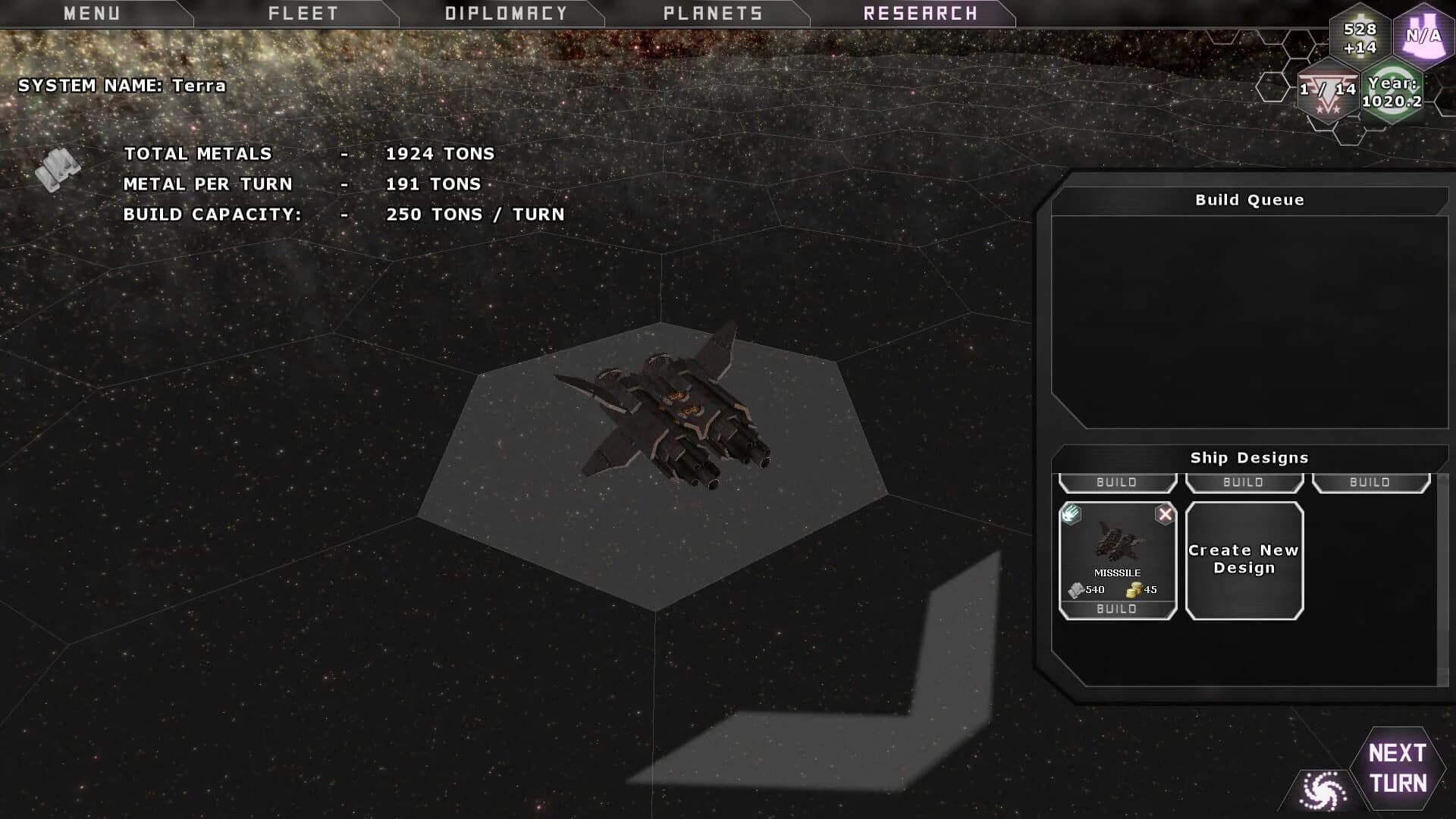Delete the MISSSILE design with the X
Image resolution: width=1456 pixels, height=819 pixels.
click(1165, 515)
